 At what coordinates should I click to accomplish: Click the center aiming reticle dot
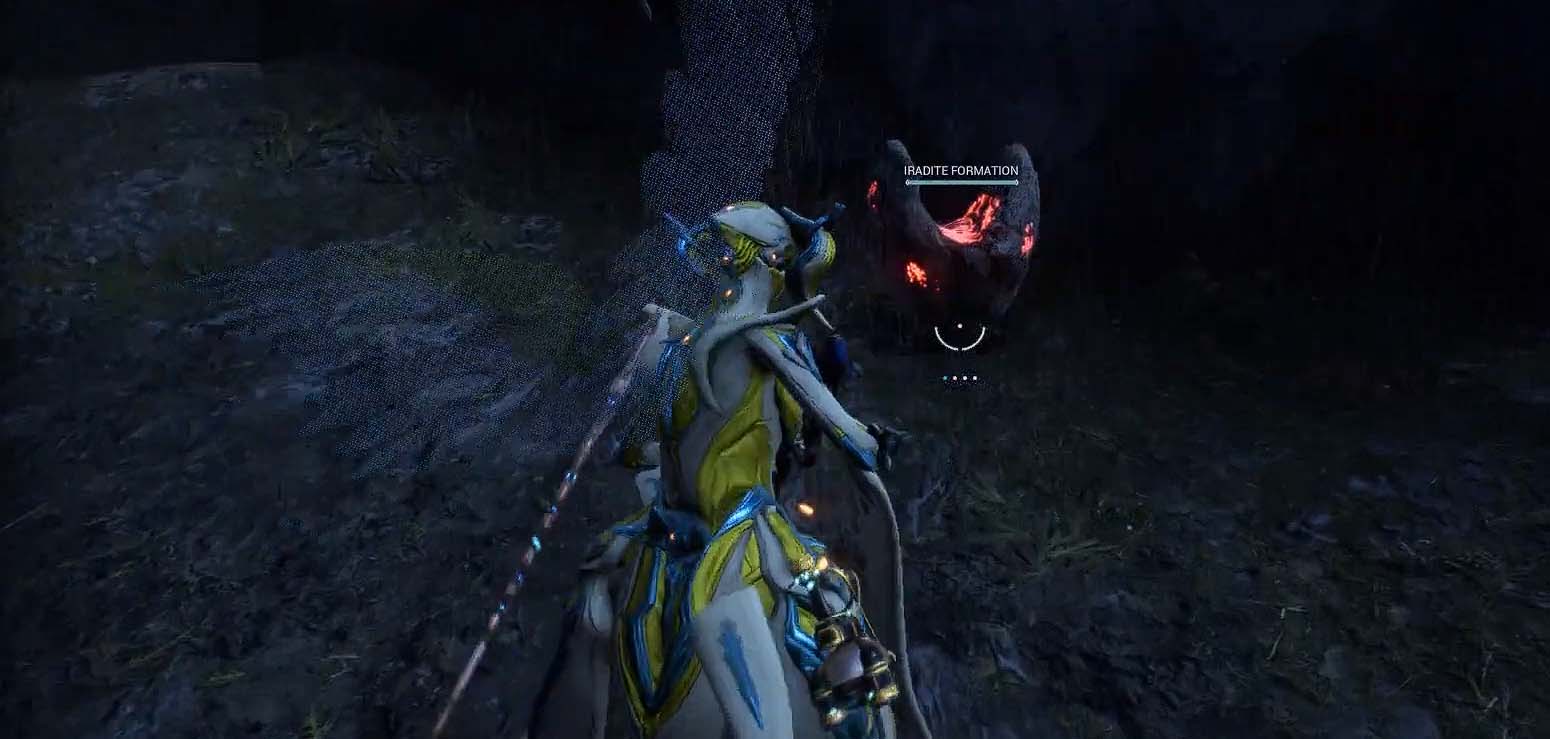click(960, 326)
